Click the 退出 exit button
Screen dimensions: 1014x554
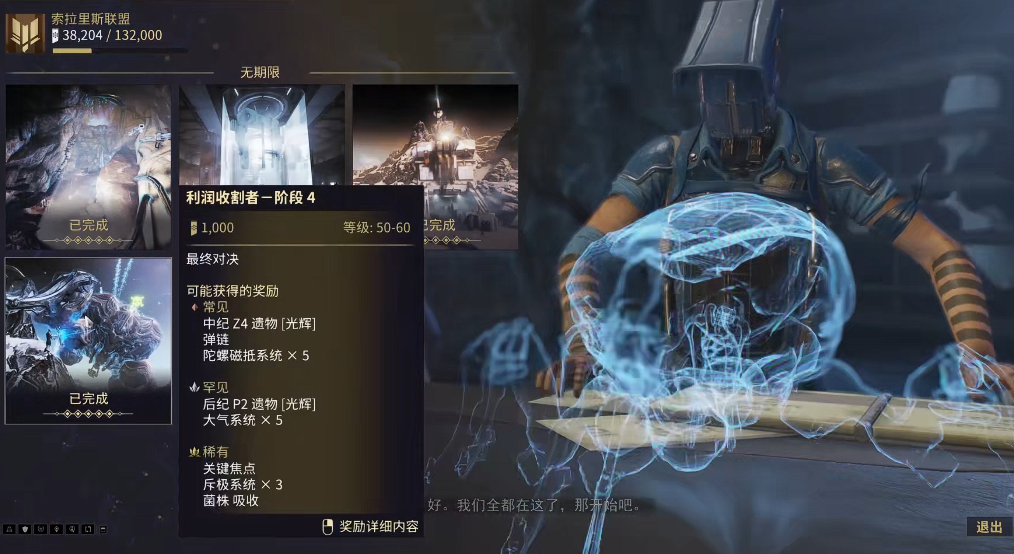tap(988, 527)
